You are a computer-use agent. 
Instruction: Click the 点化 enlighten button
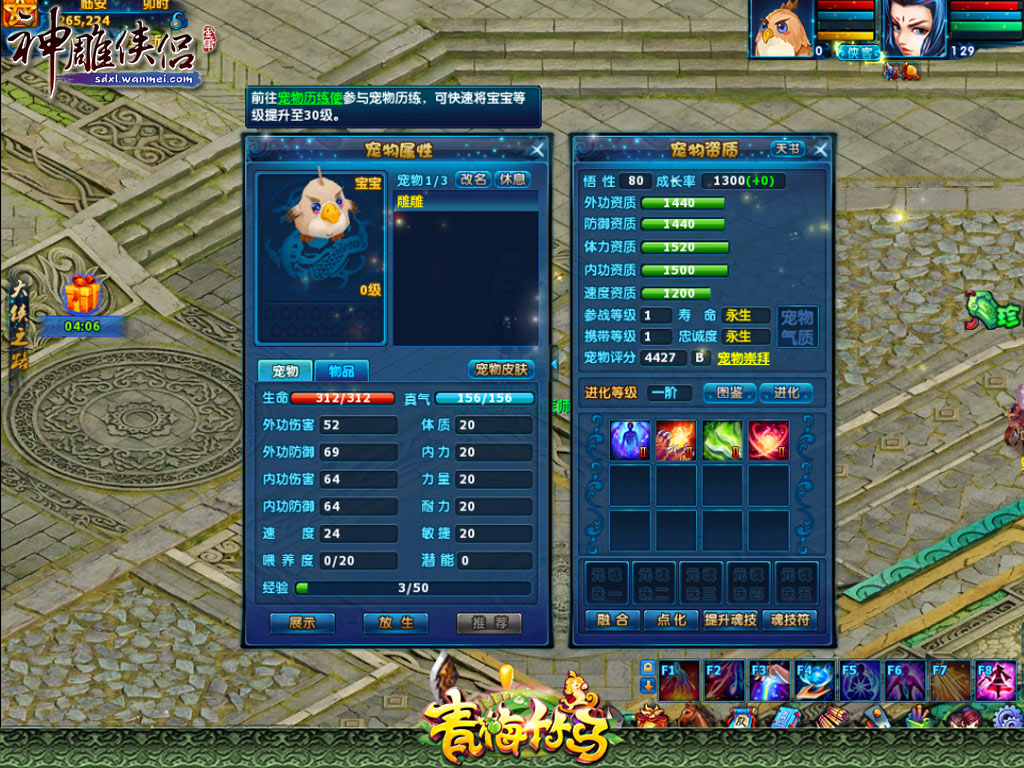671,620
